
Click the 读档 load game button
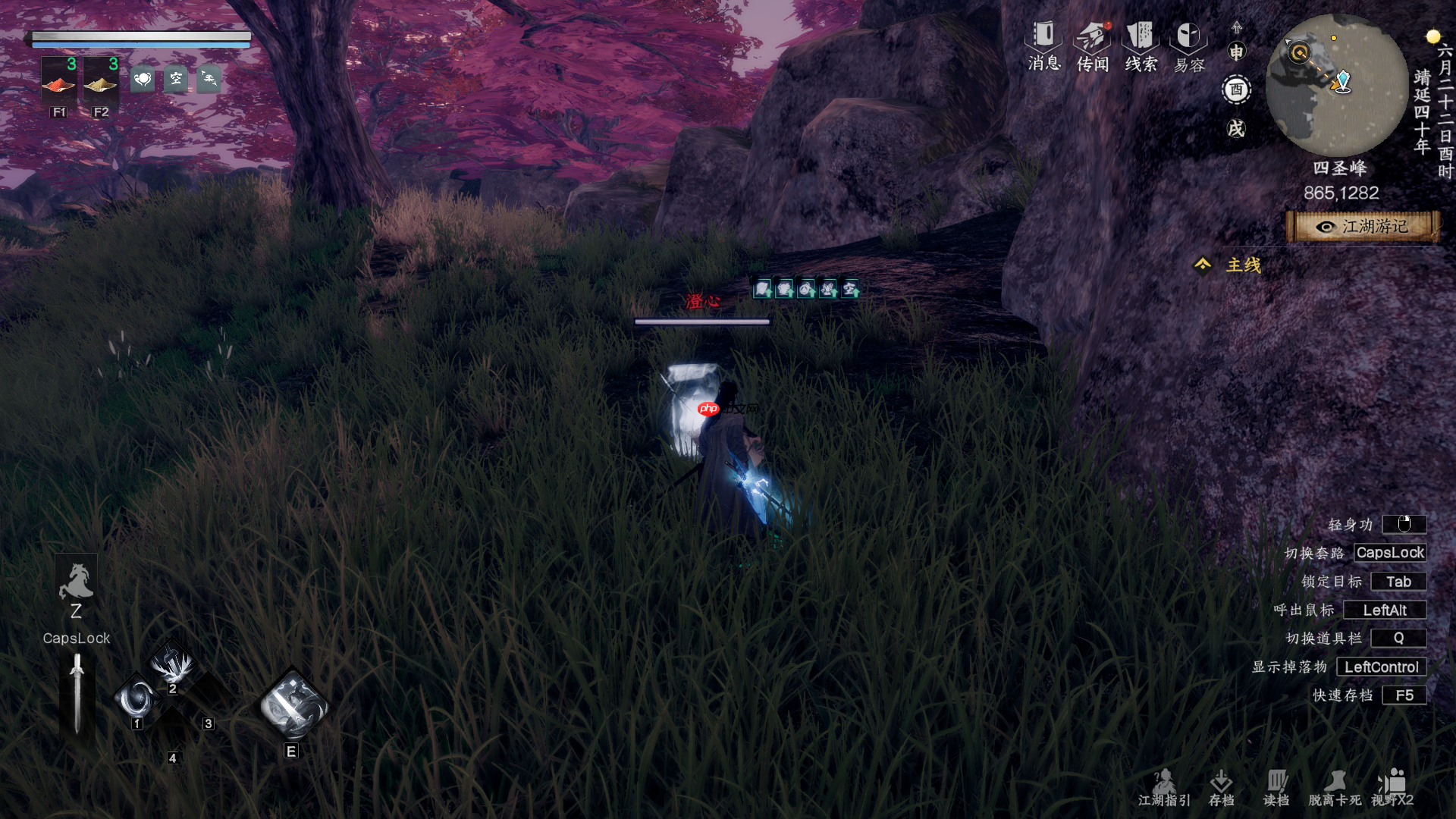(x=1276, y=788)
